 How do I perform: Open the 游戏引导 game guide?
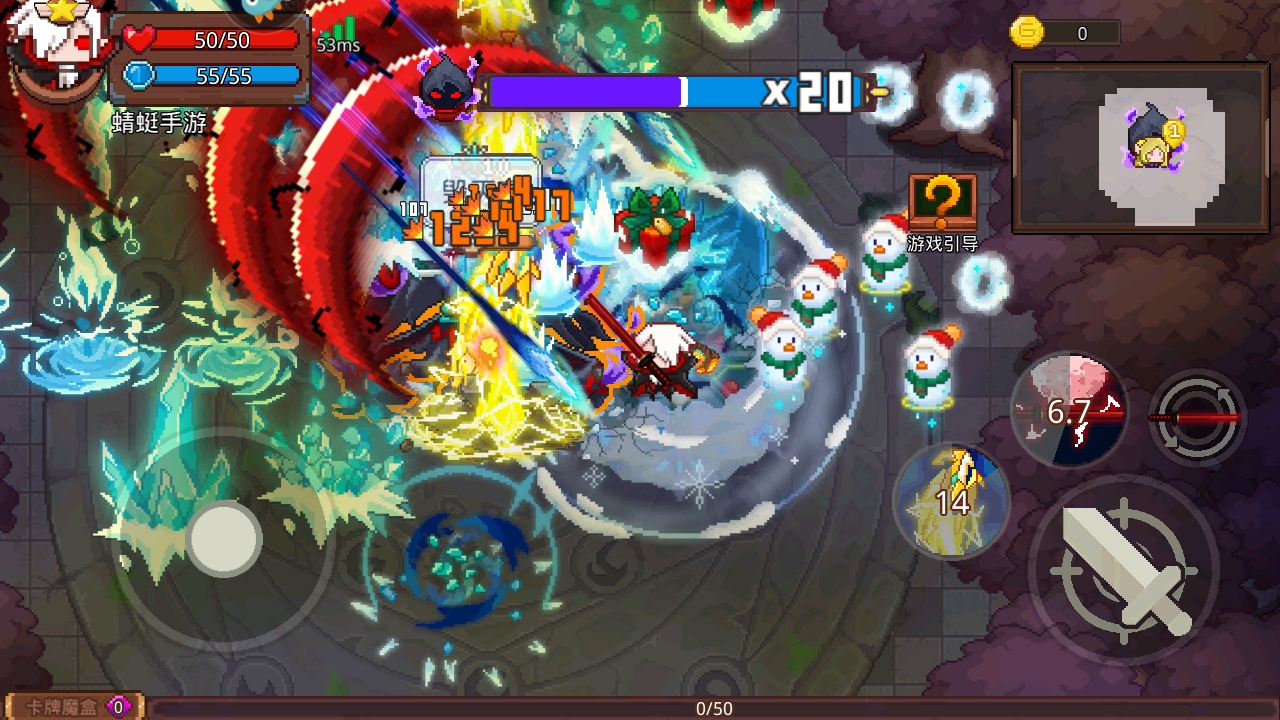[x=942, y=212]
